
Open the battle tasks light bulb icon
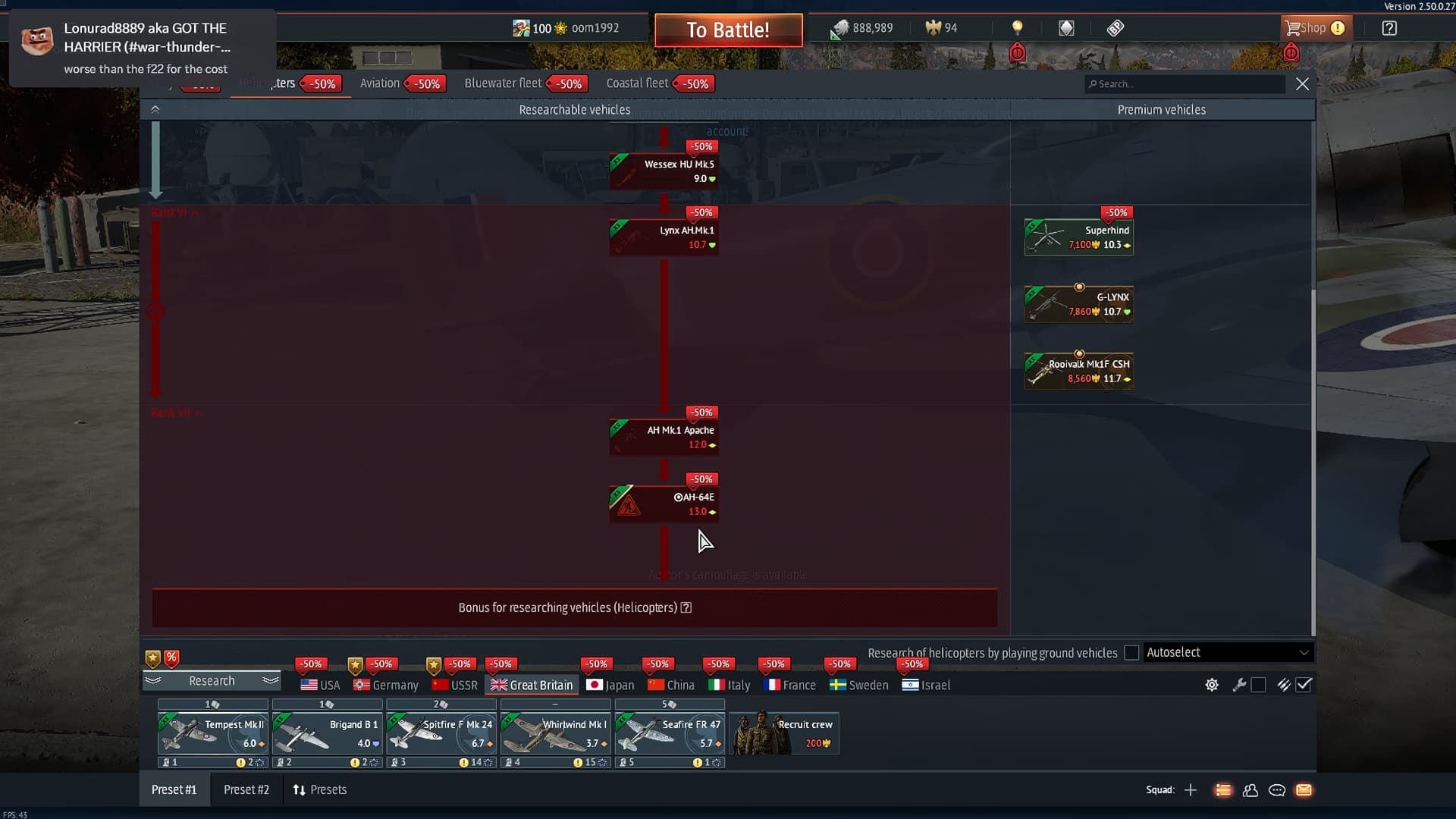click(1017, 27)
